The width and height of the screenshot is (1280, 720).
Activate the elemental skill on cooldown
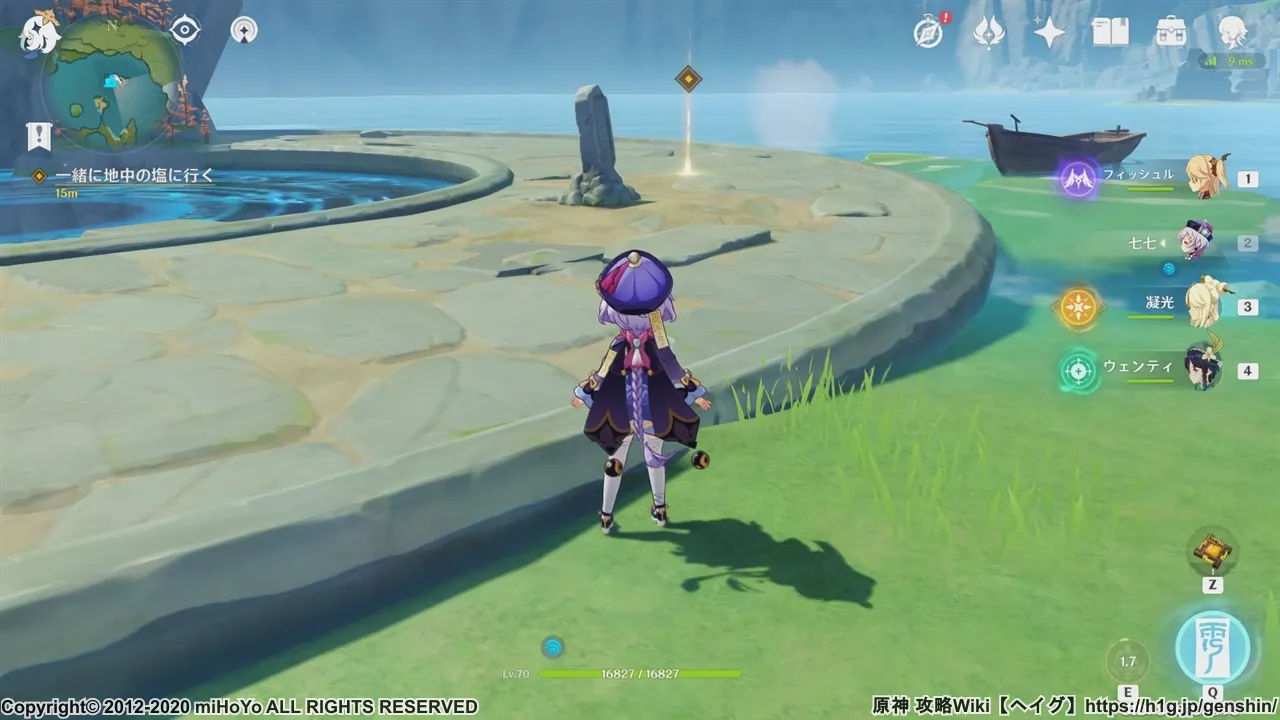coord(1128,661)
